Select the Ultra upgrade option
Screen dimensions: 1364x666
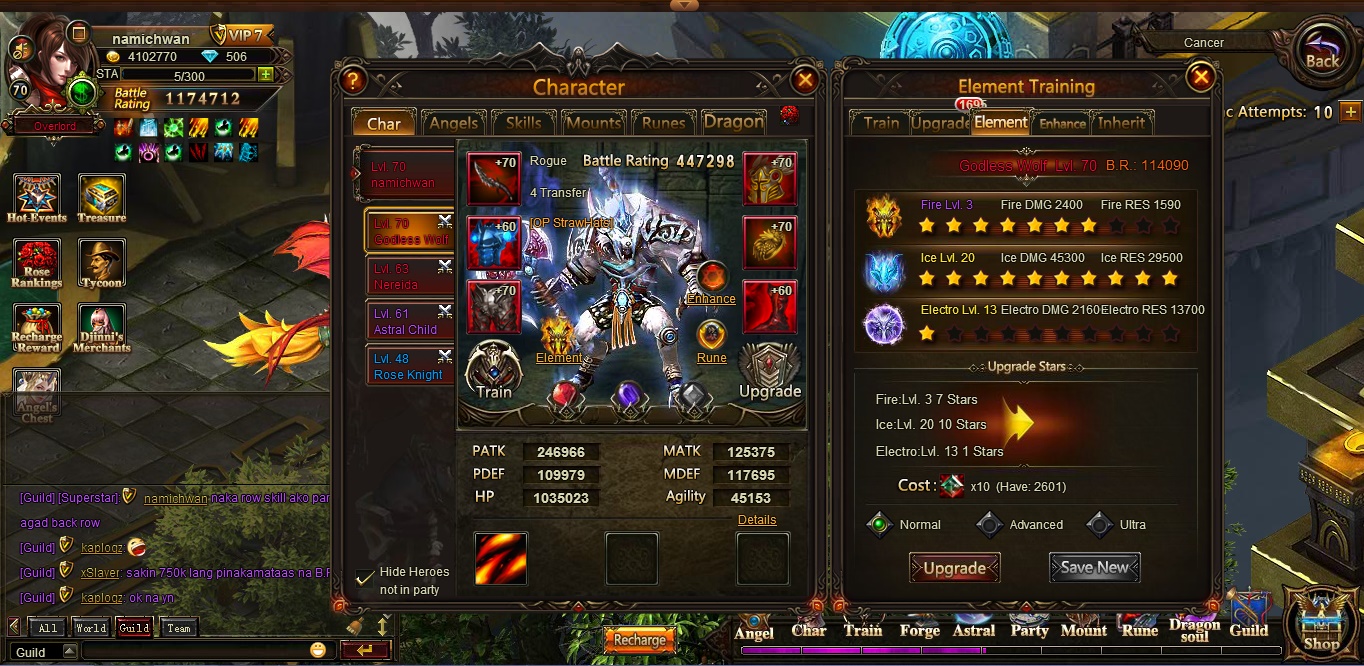point(1101,524)
